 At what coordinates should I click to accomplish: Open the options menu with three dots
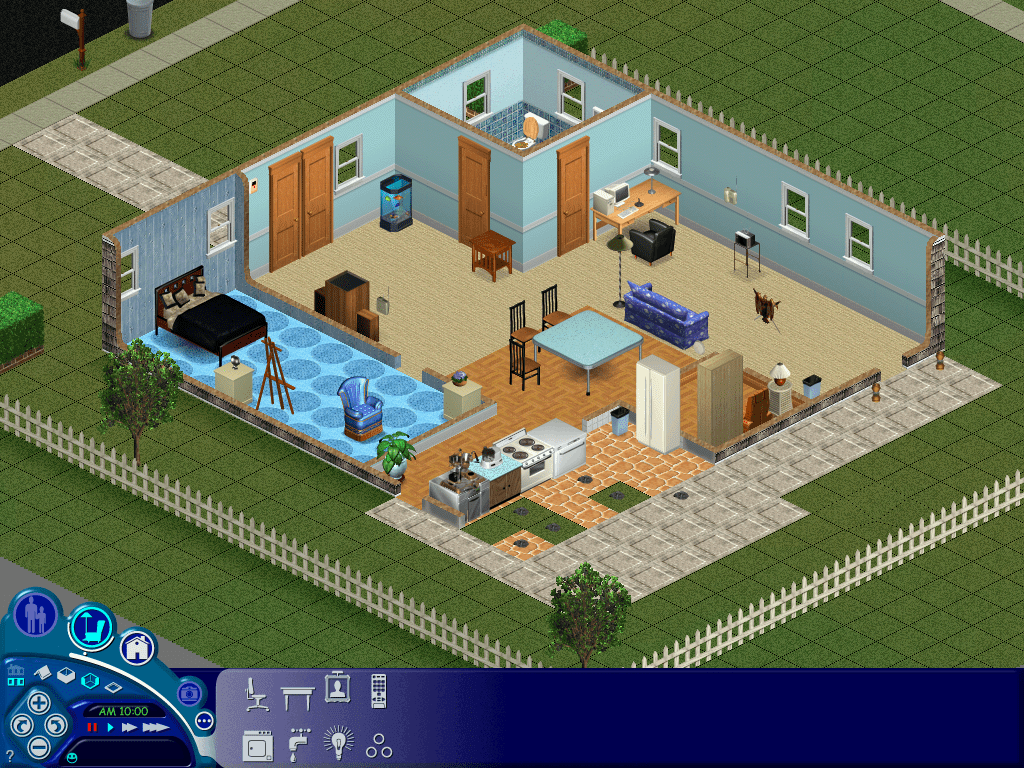tap(205, 720)
